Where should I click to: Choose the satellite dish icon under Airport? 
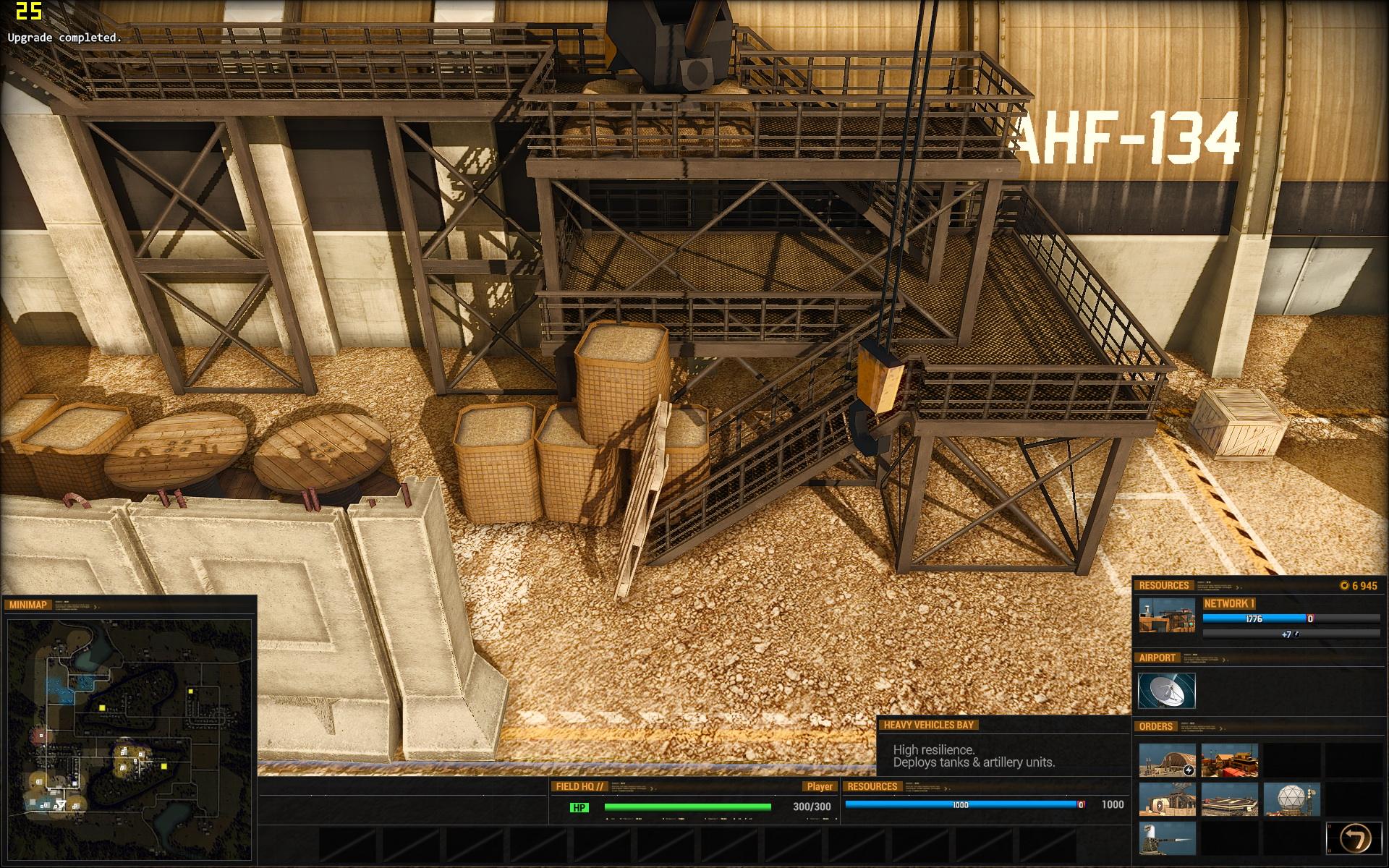coord(1167,691)
